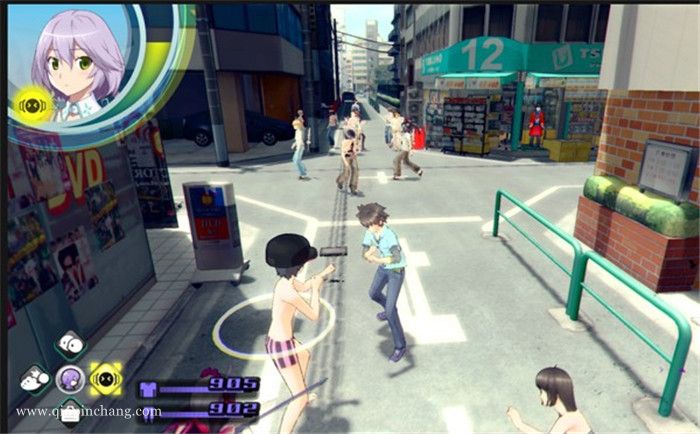Select the yellow status badge on the portrait
Screen dimensions: 700x434
coord(32,104)
